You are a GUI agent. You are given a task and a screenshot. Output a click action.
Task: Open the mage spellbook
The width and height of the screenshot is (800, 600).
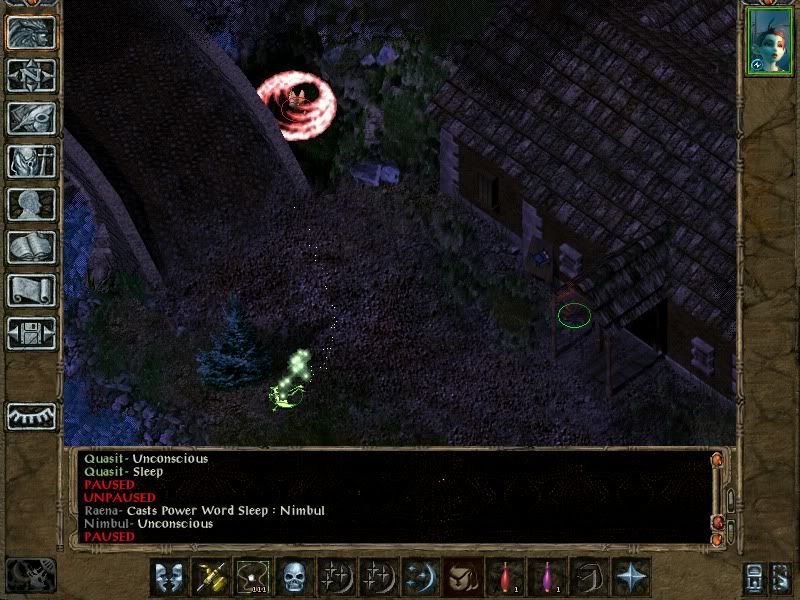tap(31, 247)
